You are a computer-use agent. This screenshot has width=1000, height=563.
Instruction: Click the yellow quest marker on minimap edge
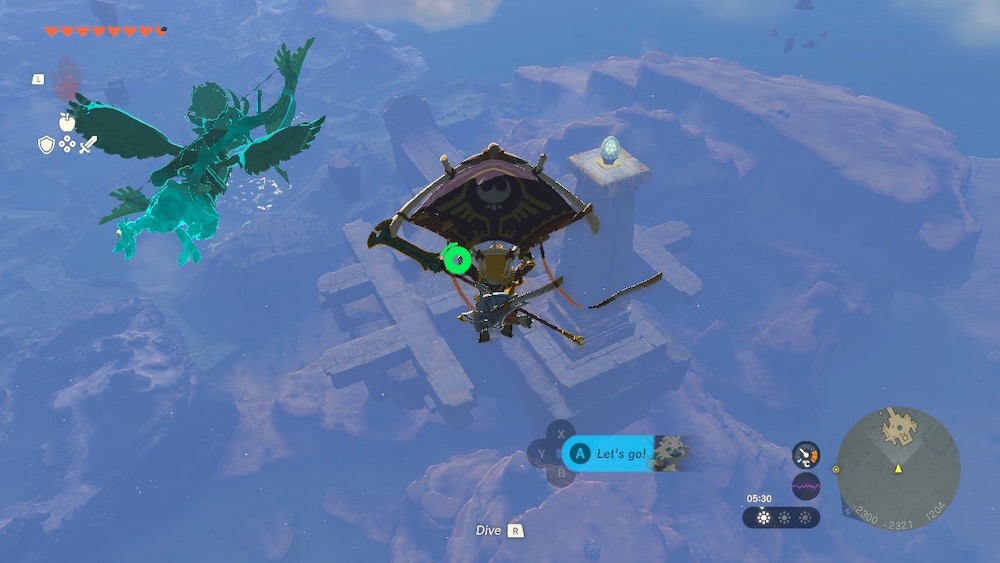coord(836,468)
